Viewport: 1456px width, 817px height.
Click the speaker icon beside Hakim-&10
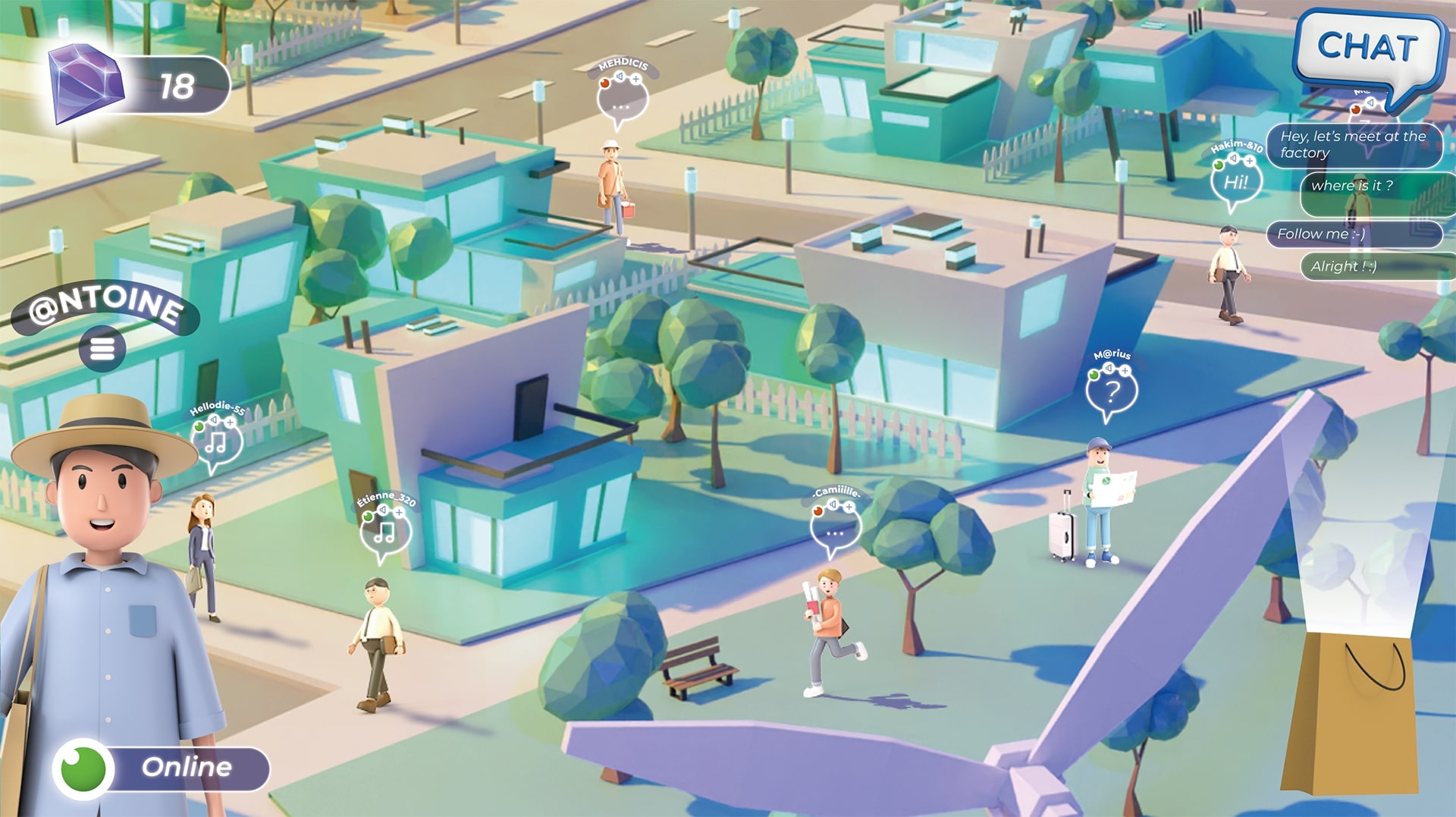pos(1233,158)
